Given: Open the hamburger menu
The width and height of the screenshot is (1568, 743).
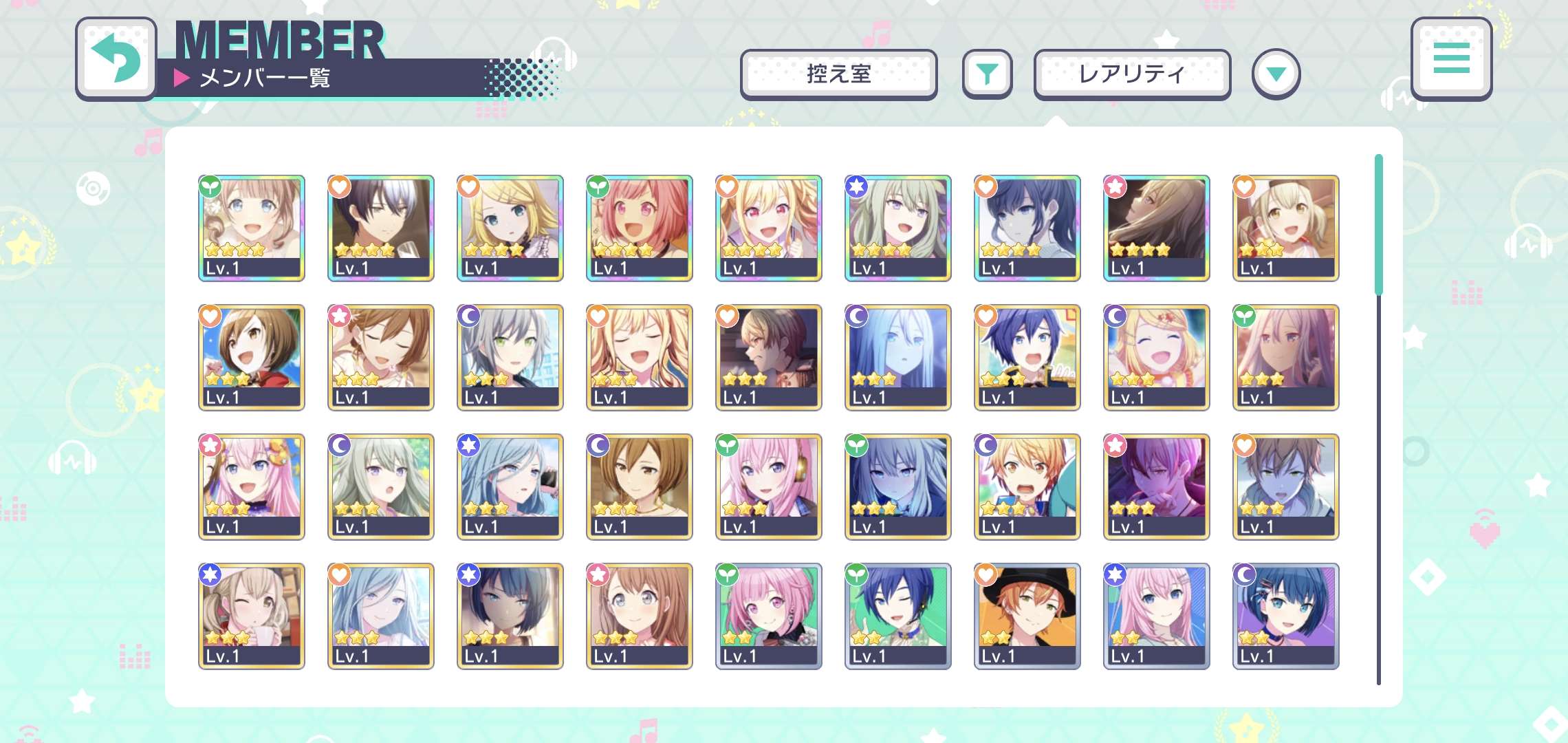Looking at the screenshot, I should coord(1451,58).
